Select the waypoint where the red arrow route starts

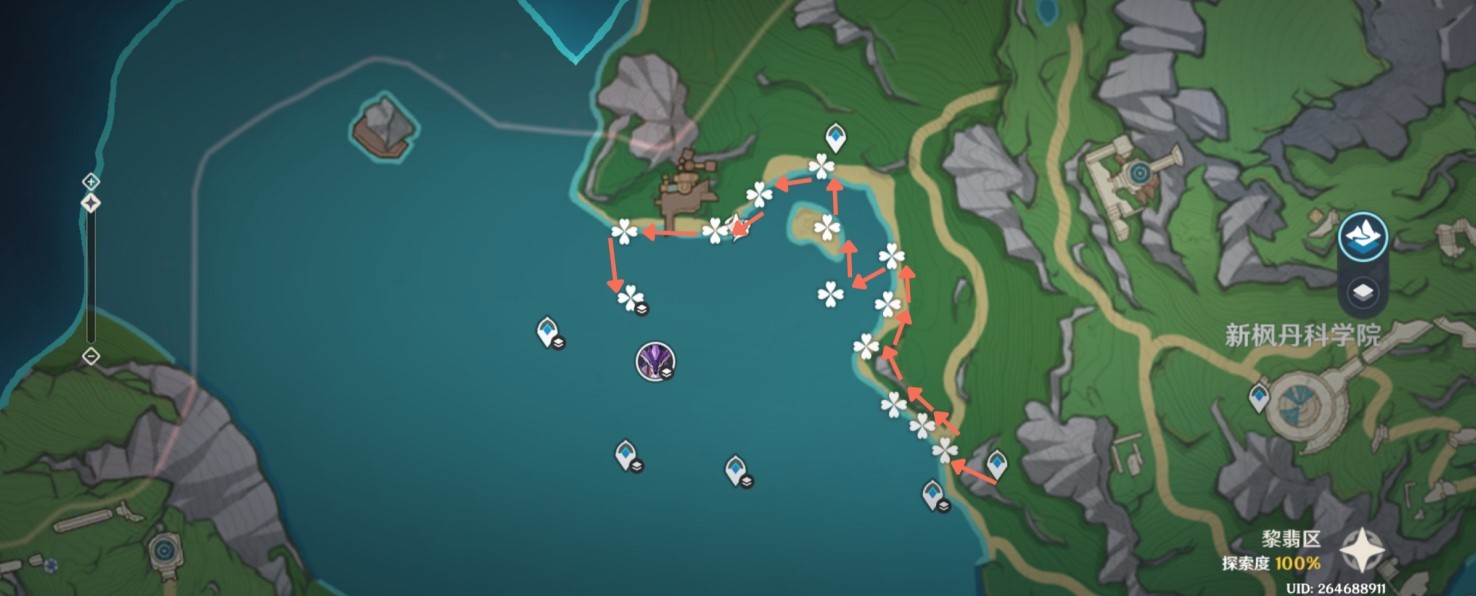(996, 464)
